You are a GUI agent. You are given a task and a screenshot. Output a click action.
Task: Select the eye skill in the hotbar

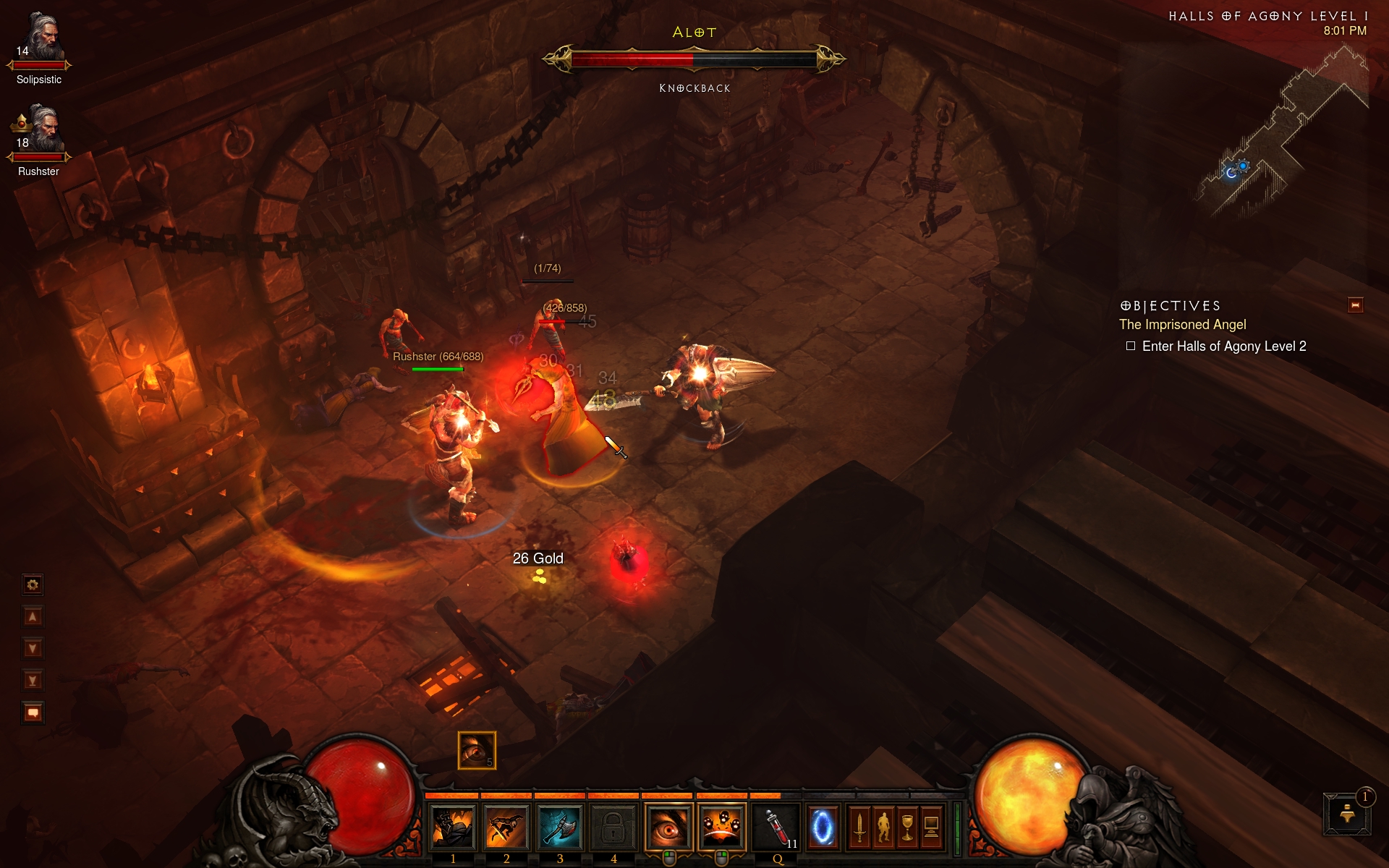pyautogui.click(x=668, y=826)
